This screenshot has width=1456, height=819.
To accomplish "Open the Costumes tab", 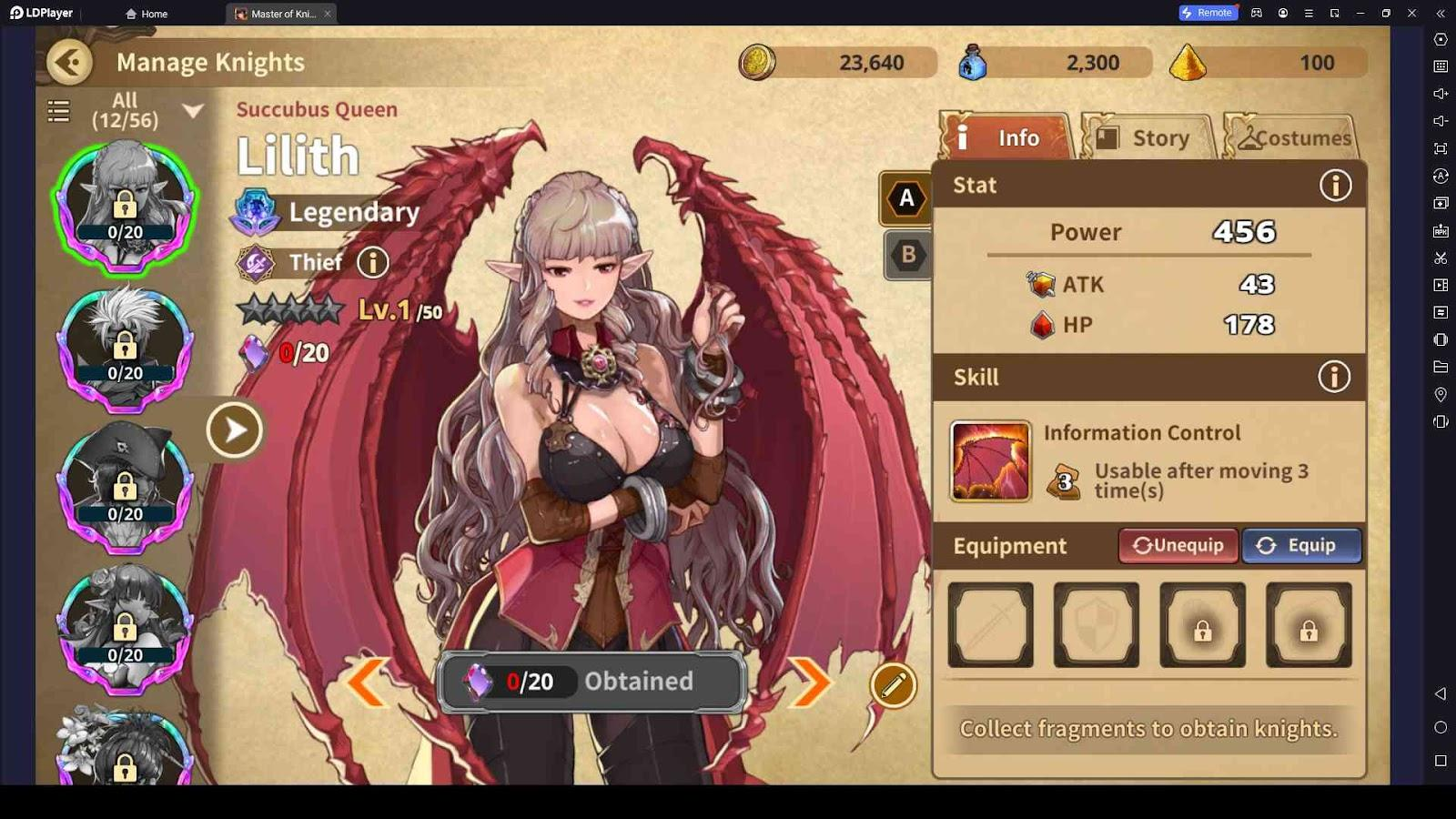I will [x=1292, y=137].
